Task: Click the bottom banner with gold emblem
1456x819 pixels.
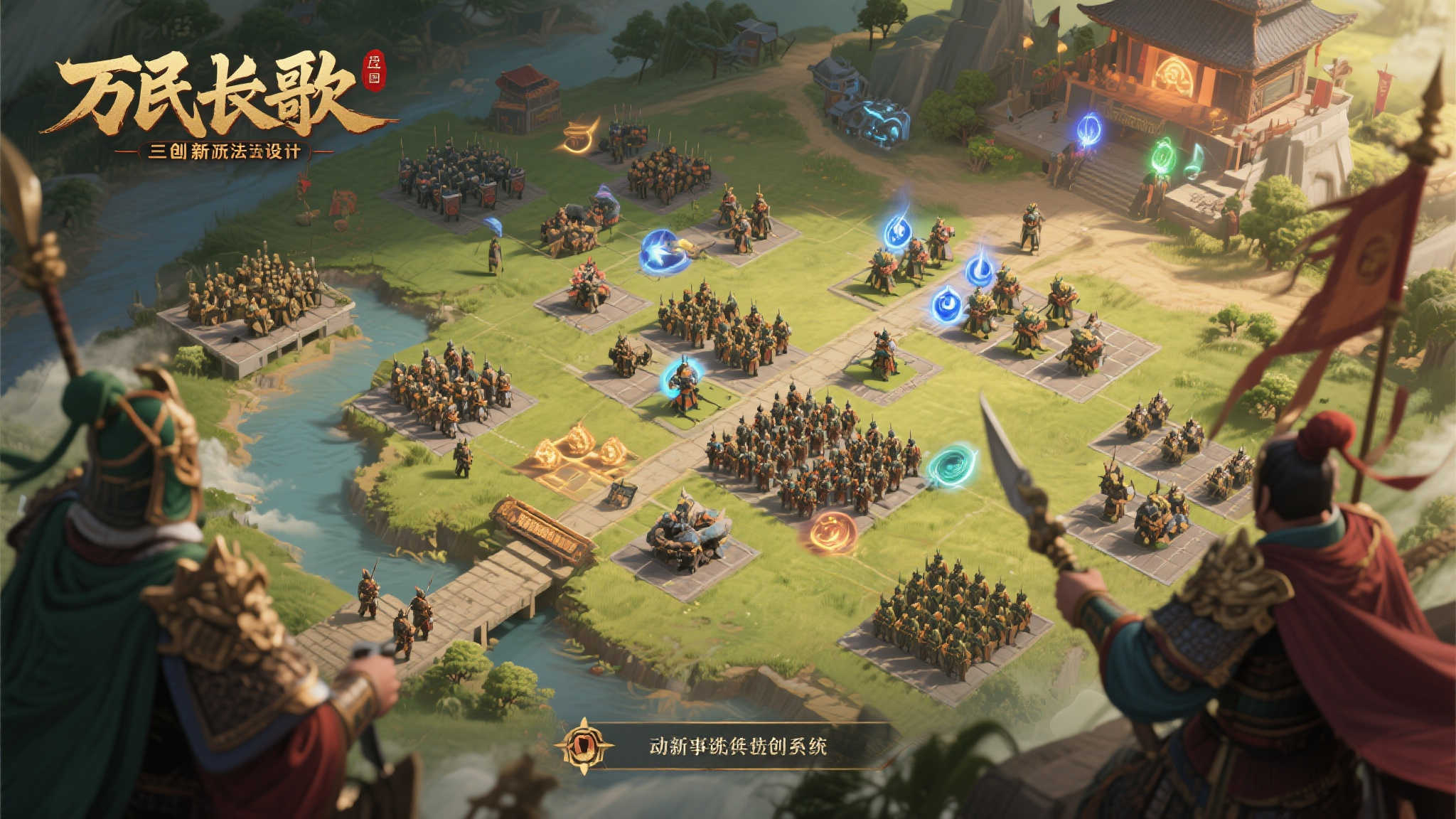Action: coord(727,746)
